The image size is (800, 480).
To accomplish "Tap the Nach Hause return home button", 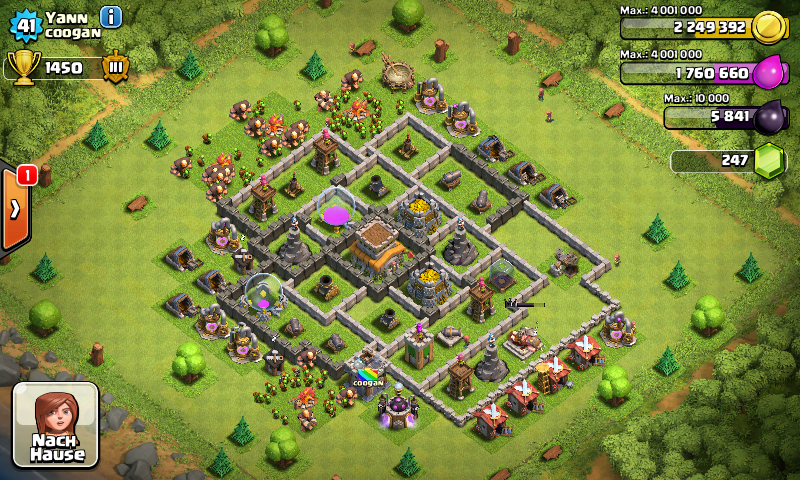I will pos(55,424).
